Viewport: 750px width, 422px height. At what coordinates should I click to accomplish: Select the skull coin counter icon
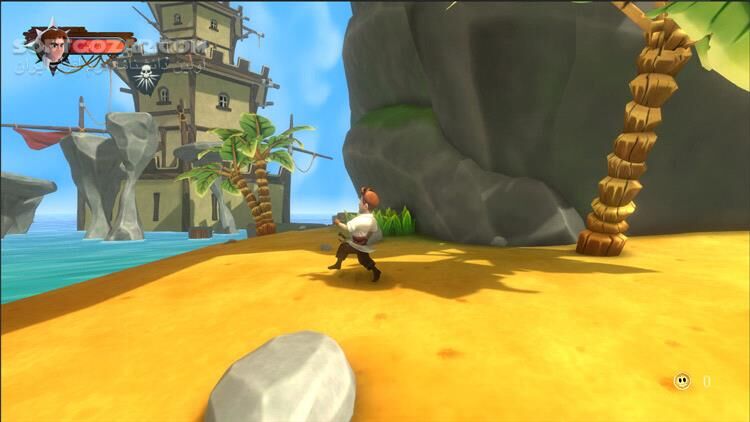click(x=681, y=381)
